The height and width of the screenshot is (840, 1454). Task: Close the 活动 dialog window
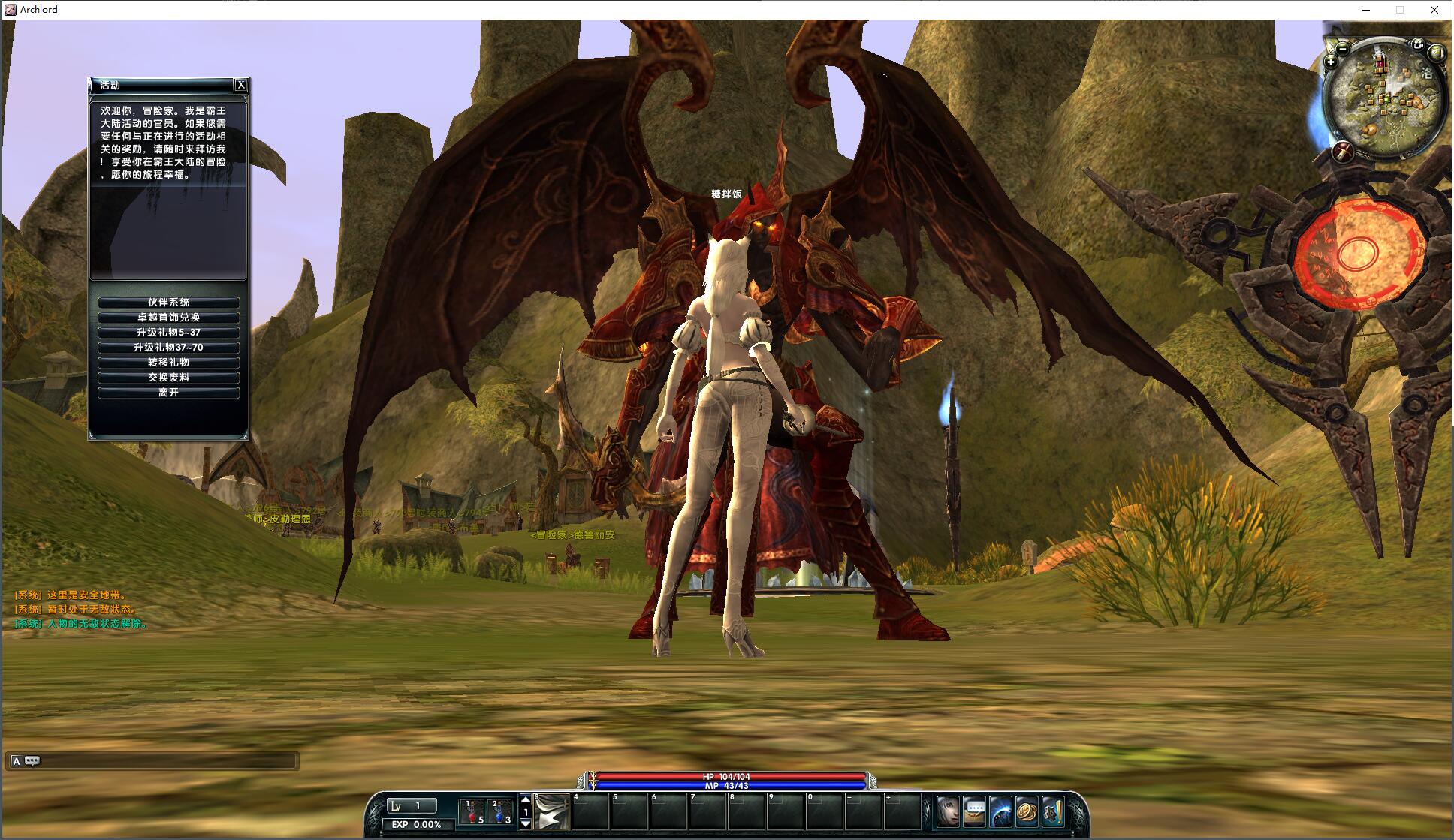tap(240, 86)
